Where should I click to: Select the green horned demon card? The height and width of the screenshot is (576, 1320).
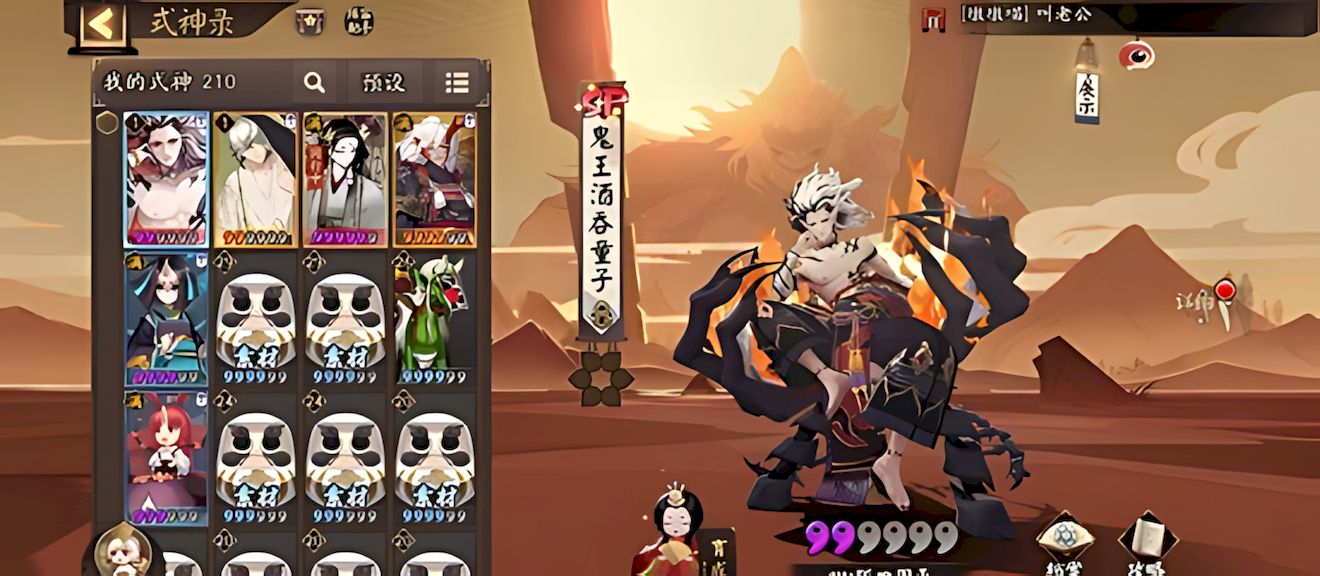[434, 318]
